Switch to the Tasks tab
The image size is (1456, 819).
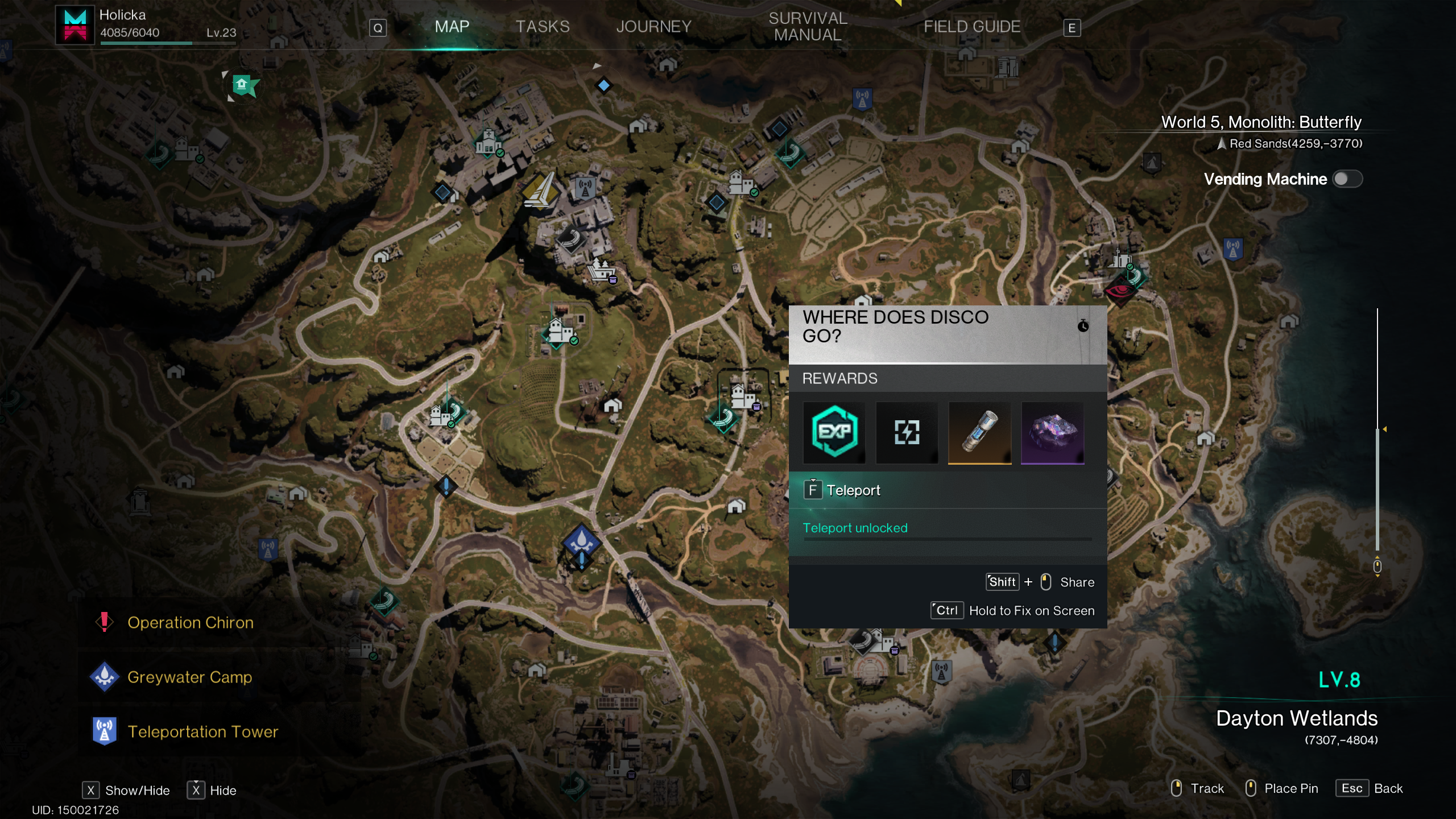click(542, 27)
